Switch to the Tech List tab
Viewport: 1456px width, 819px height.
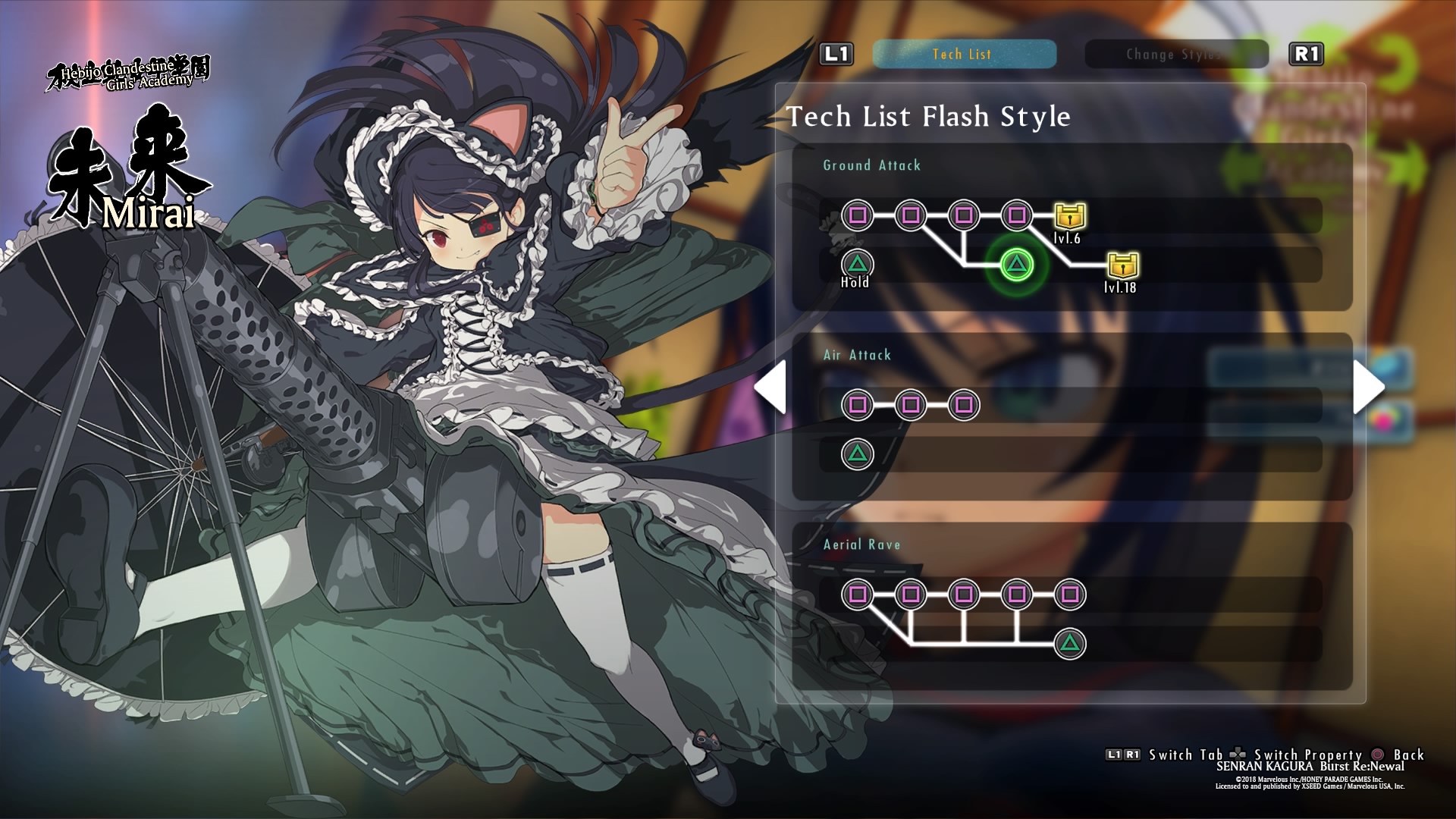963,54
